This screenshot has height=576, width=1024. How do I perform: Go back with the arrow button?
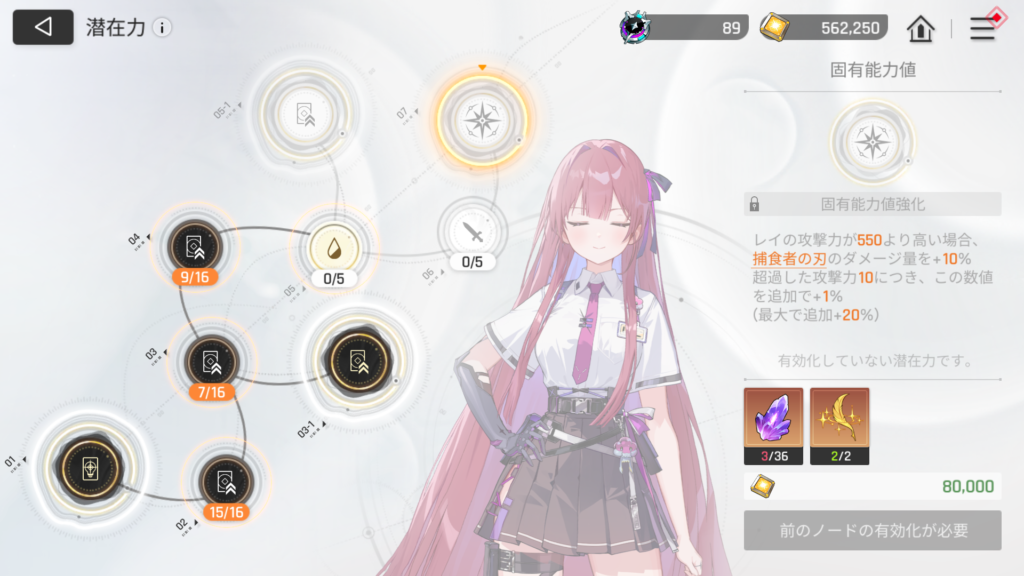[43, 27]
